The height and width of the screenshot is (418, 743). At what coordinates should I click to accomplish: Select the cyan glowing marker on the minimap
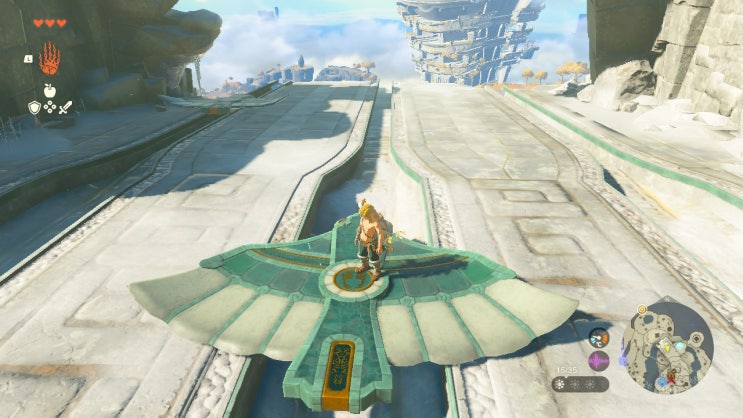coord(680,344)
